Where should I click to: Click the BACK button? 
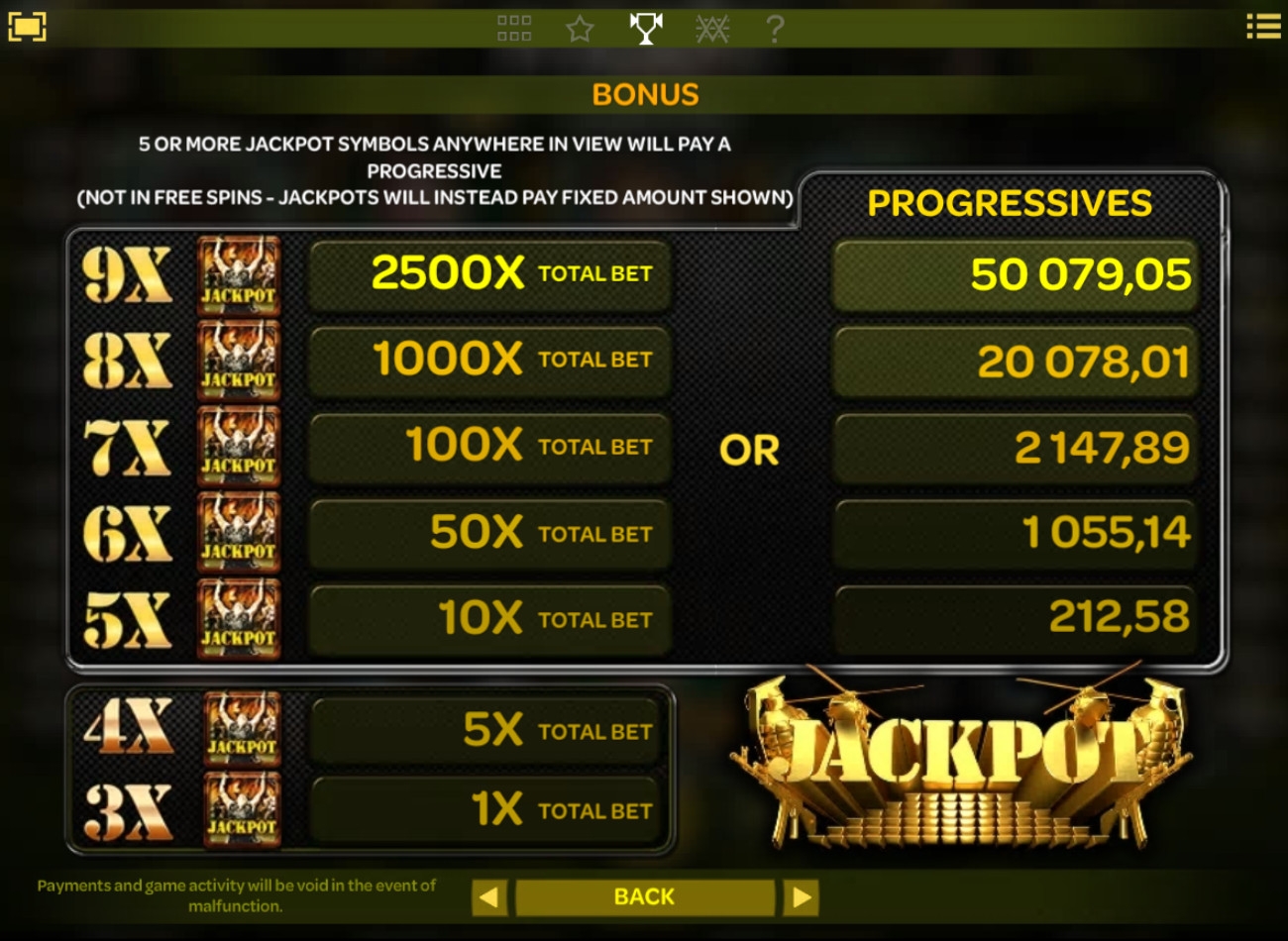pos(644,897)
